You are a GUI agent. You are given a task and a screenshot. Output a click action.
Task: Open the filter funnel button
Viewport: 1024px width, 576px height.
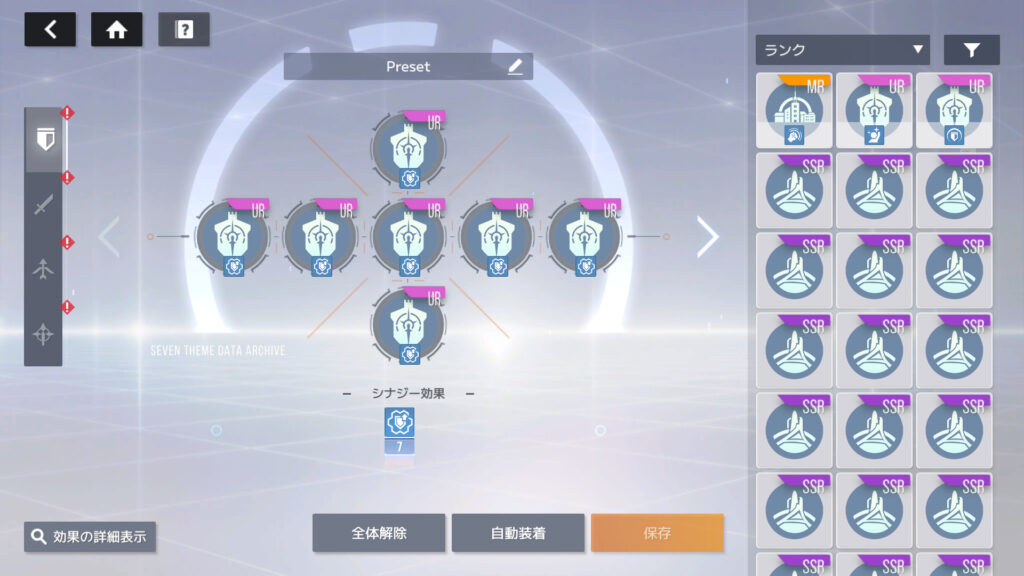971,50
